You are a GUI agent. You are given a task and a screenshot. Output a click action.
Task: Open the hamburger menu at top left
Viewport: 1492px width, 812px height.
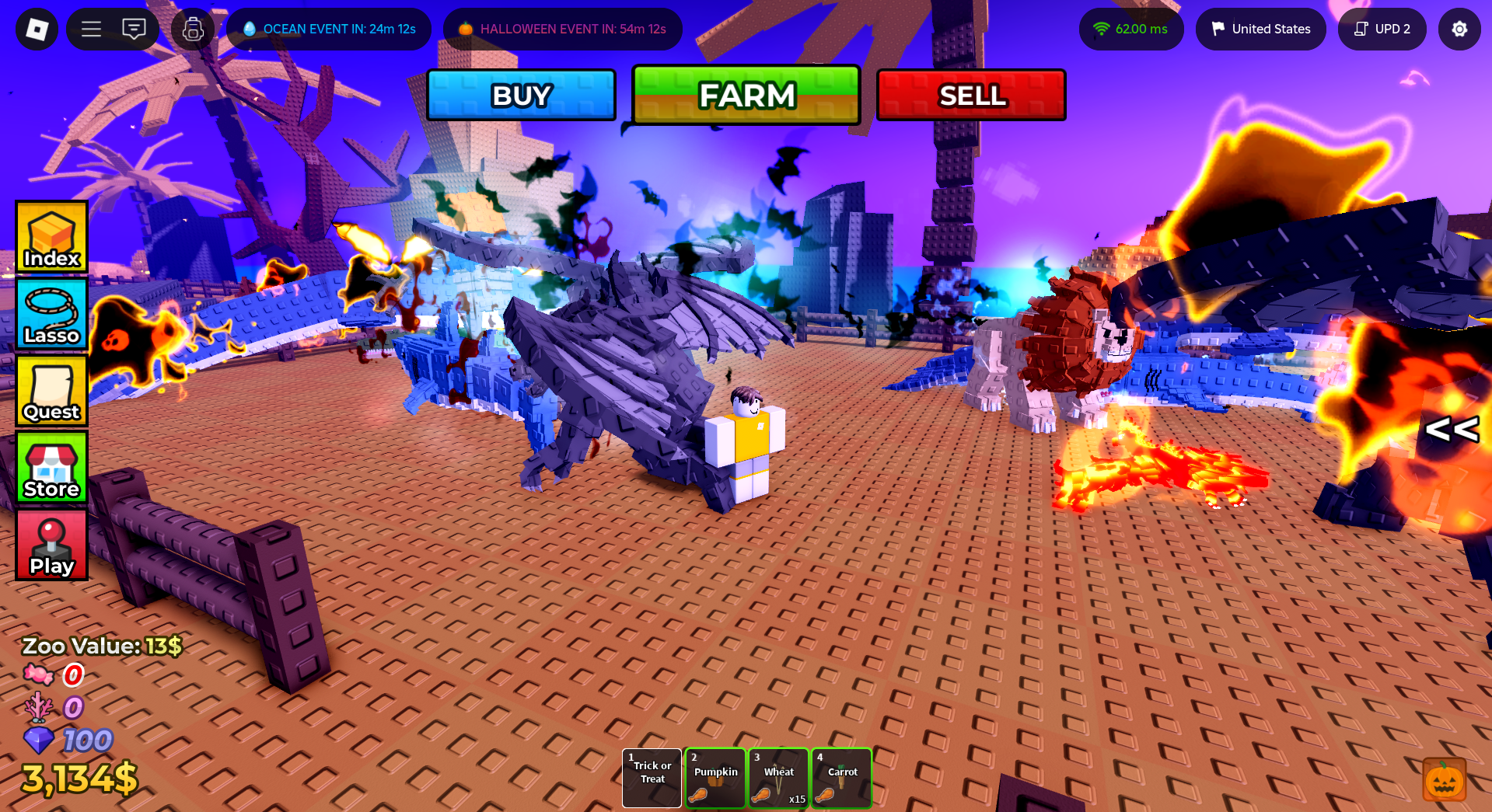[91, 29]
